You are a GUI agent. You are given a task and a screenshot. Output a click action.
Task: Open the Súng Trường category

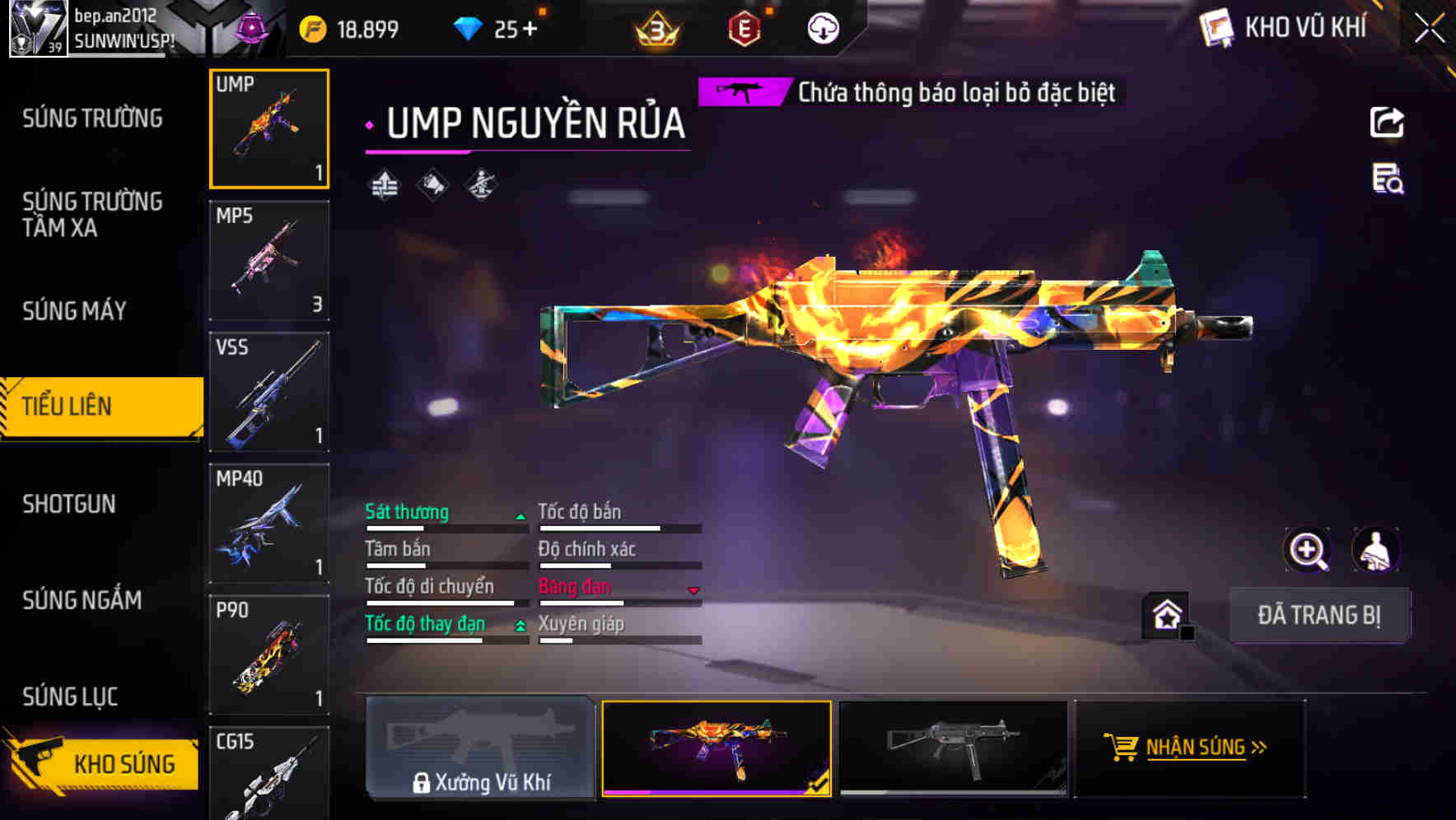(x=92, y=119)
